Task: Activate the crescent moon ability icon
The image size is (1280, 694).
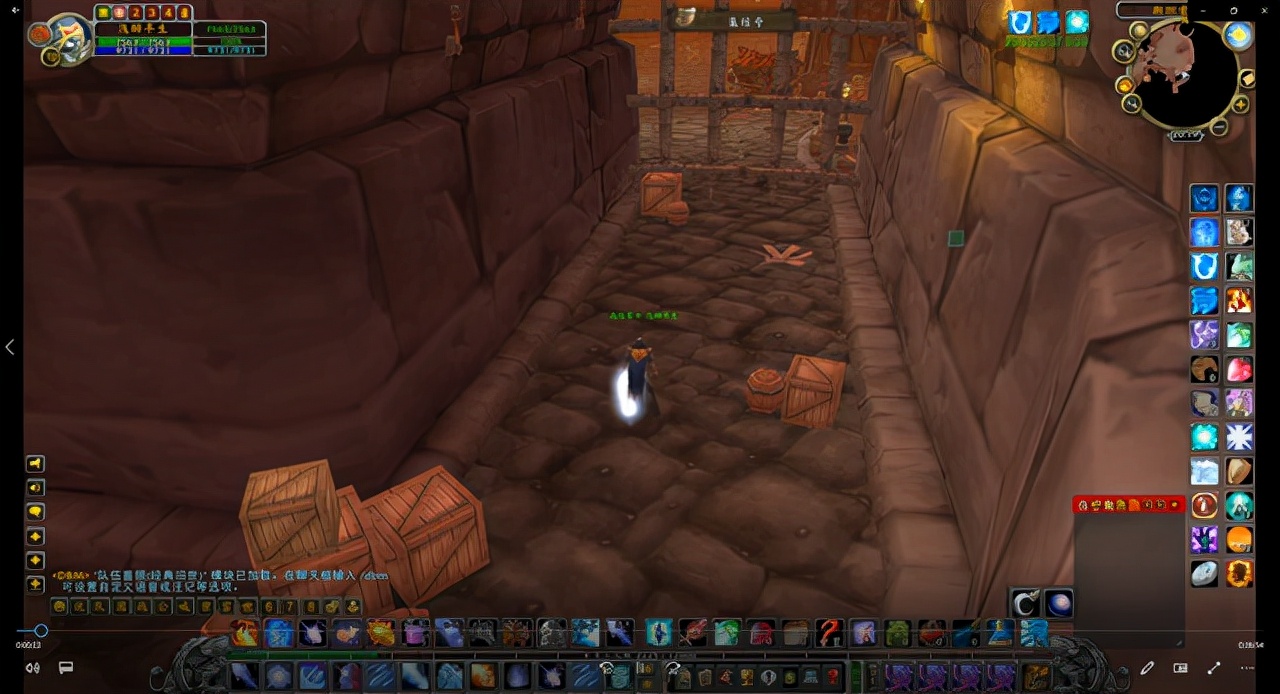Action: (x=1025, y=603)
